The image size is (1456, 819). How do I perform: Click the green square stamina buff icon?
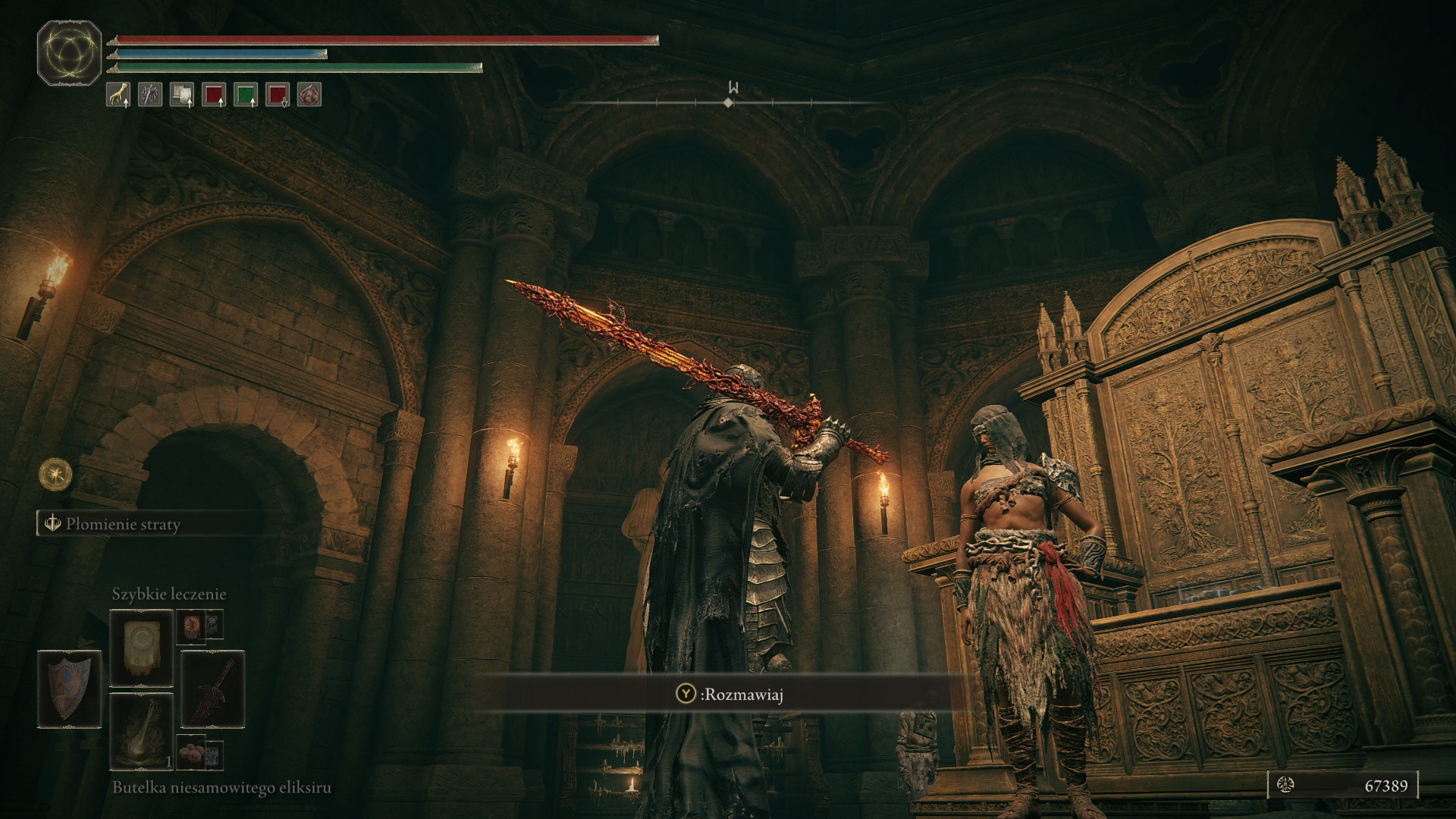(246, 95)
